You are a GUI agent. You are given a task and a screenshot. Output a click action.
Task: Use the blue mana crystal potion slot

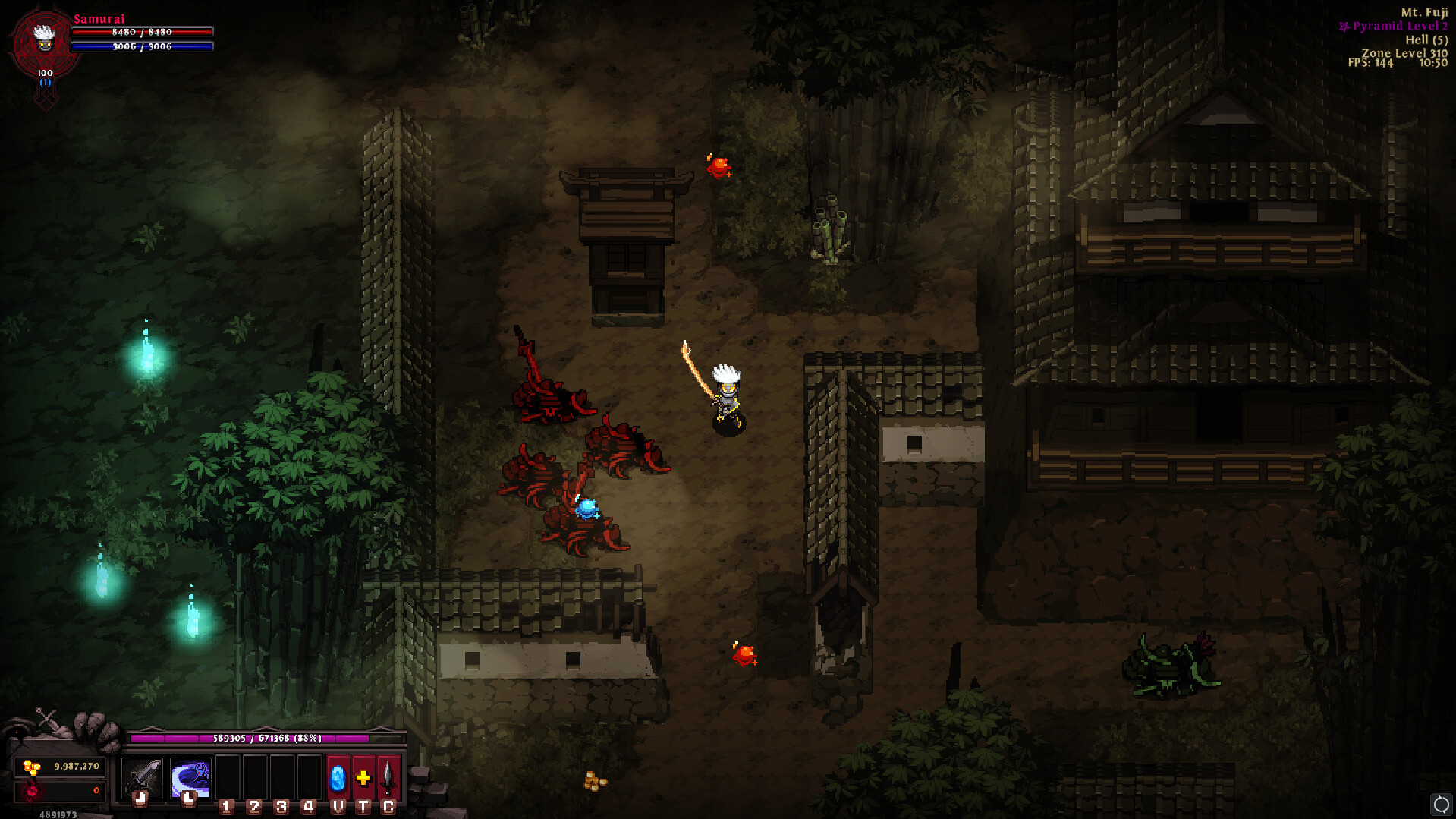pyautogui.click(x=337, y=779)
